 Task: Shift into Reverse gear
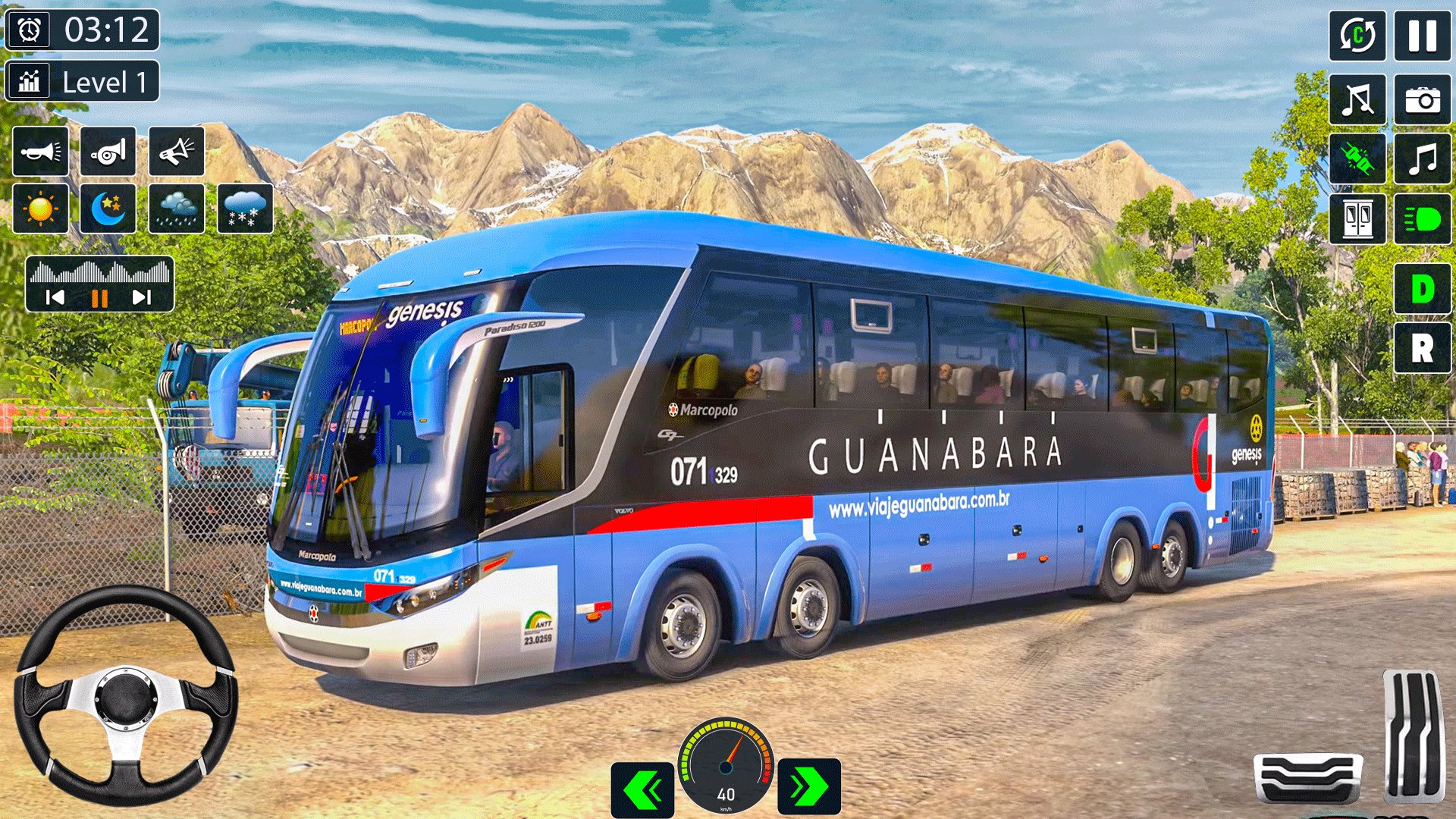tap(1422, 349)
